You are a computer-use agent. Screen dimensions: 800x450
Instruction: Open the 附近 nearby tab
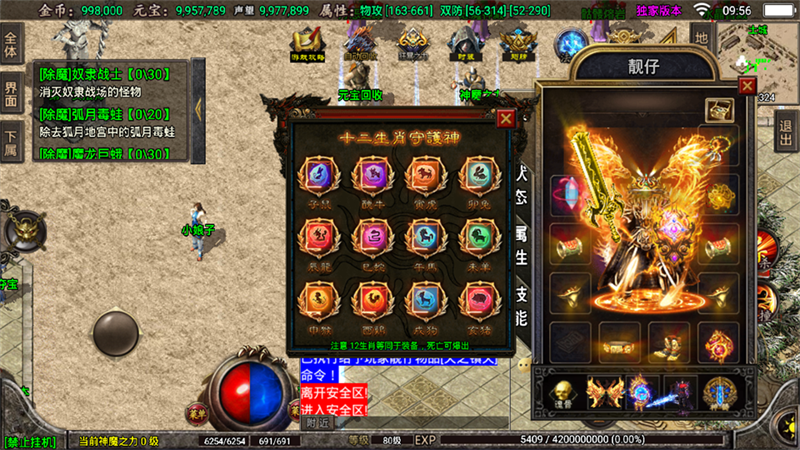click(x=318, y=423)
